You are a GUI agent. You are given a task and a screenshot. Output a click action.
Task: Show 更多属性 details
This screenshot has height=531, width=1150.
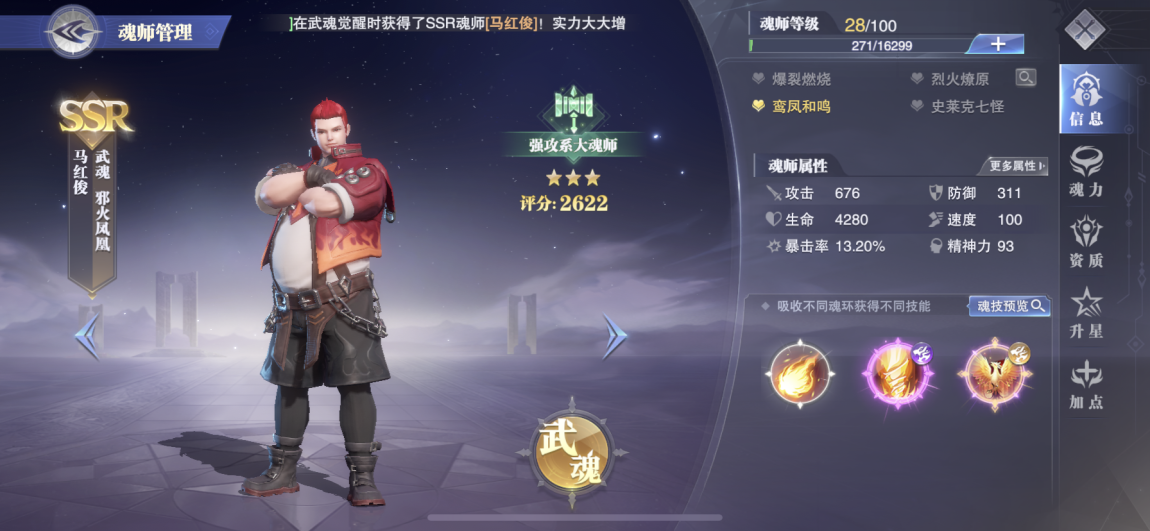click(1011, 166)
